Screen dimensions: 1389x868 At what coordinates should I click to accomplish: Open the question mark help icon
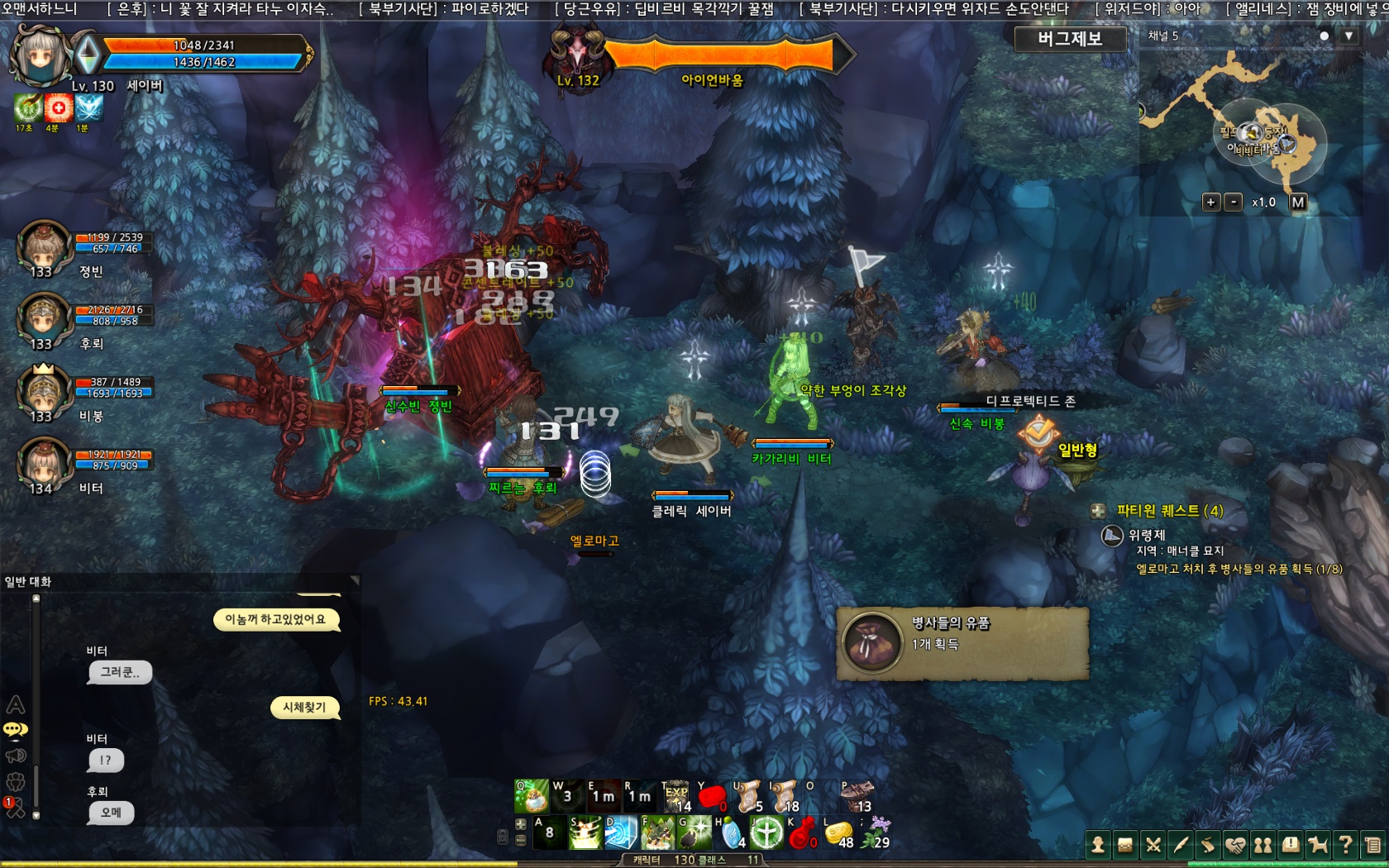tap(1345, 844)
